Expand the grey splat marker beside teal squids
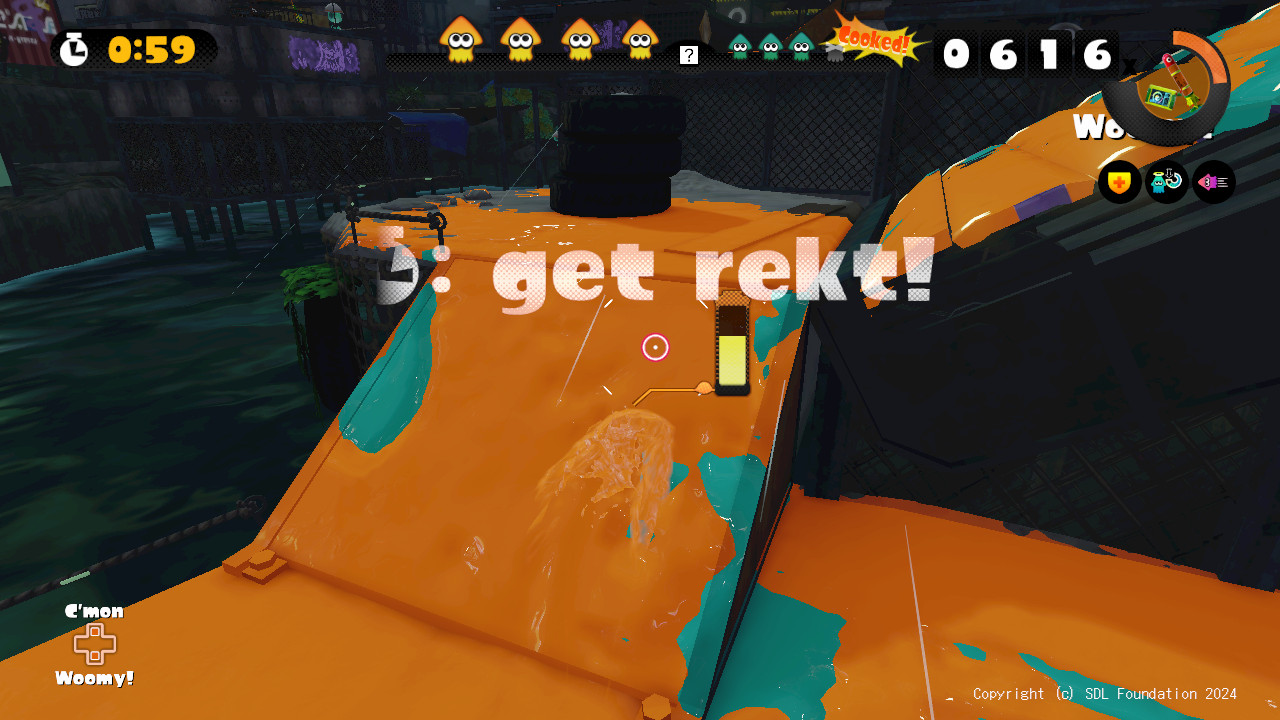1280x720 pixels. (835, 52)
